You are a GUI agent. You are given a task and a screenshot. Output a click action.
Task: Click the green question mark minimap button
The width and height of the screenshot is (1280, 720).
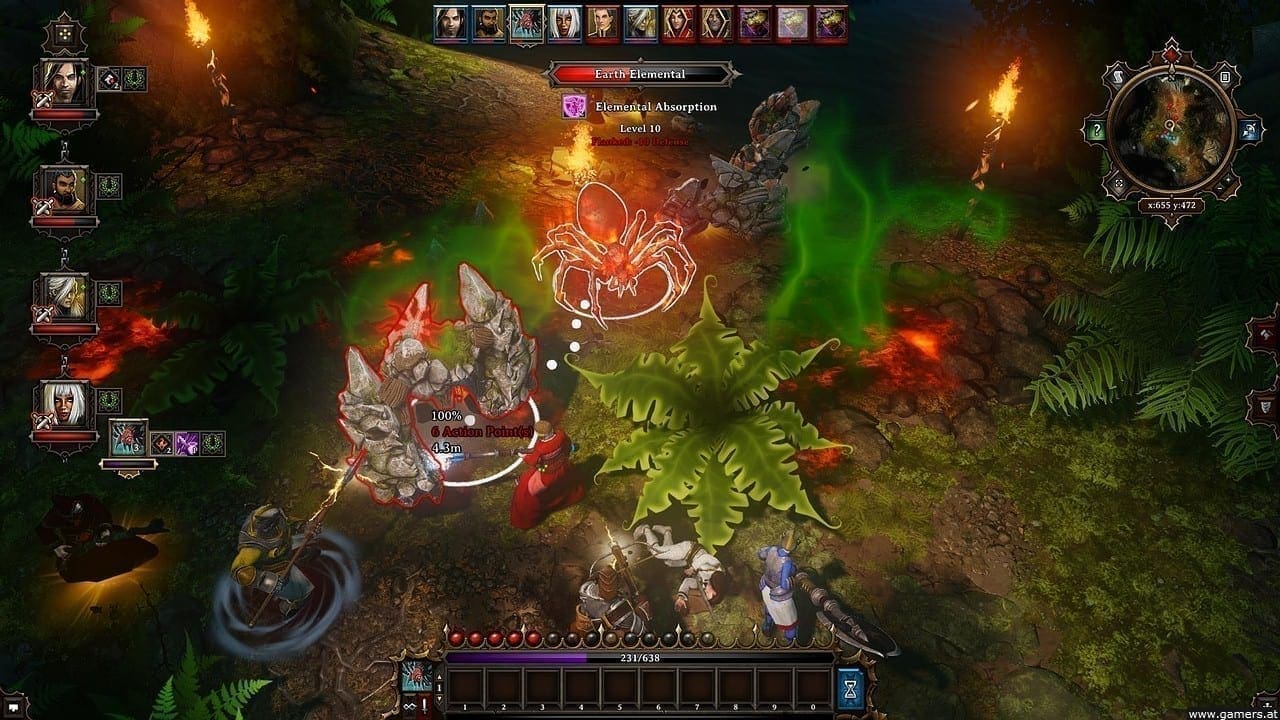coord(1098,131)
